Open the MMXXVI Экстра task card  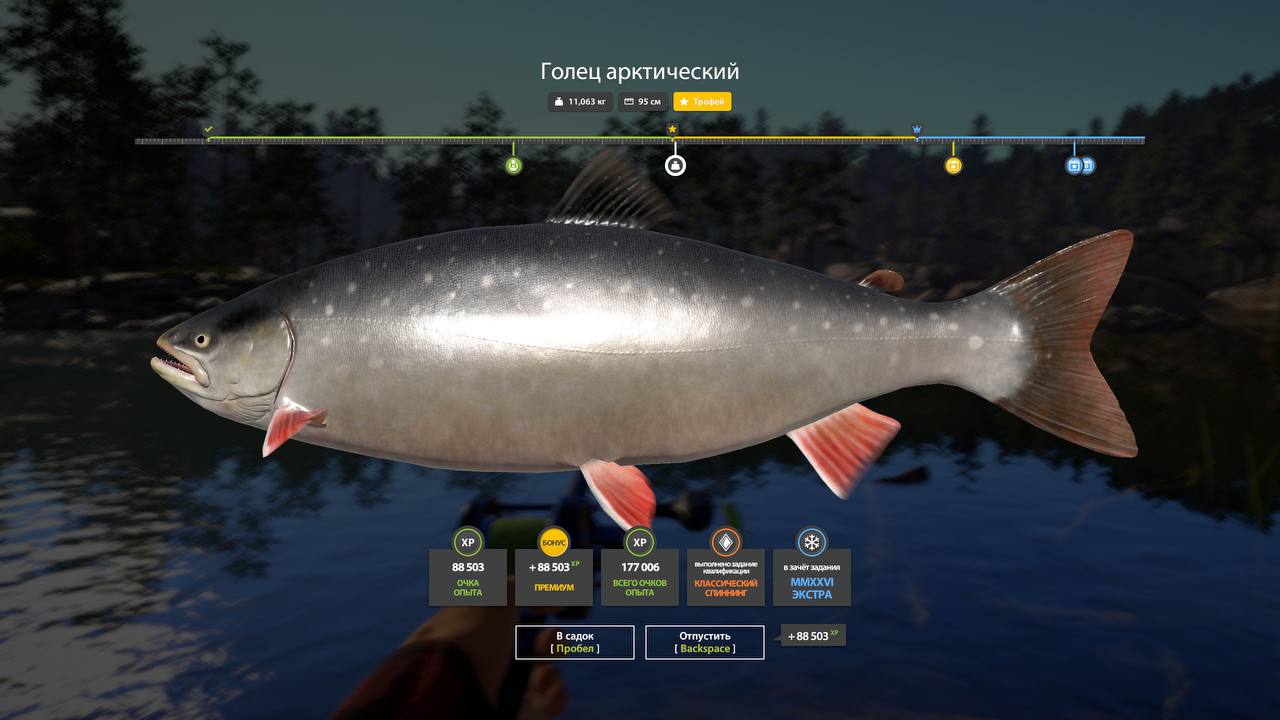click(812, 579)
